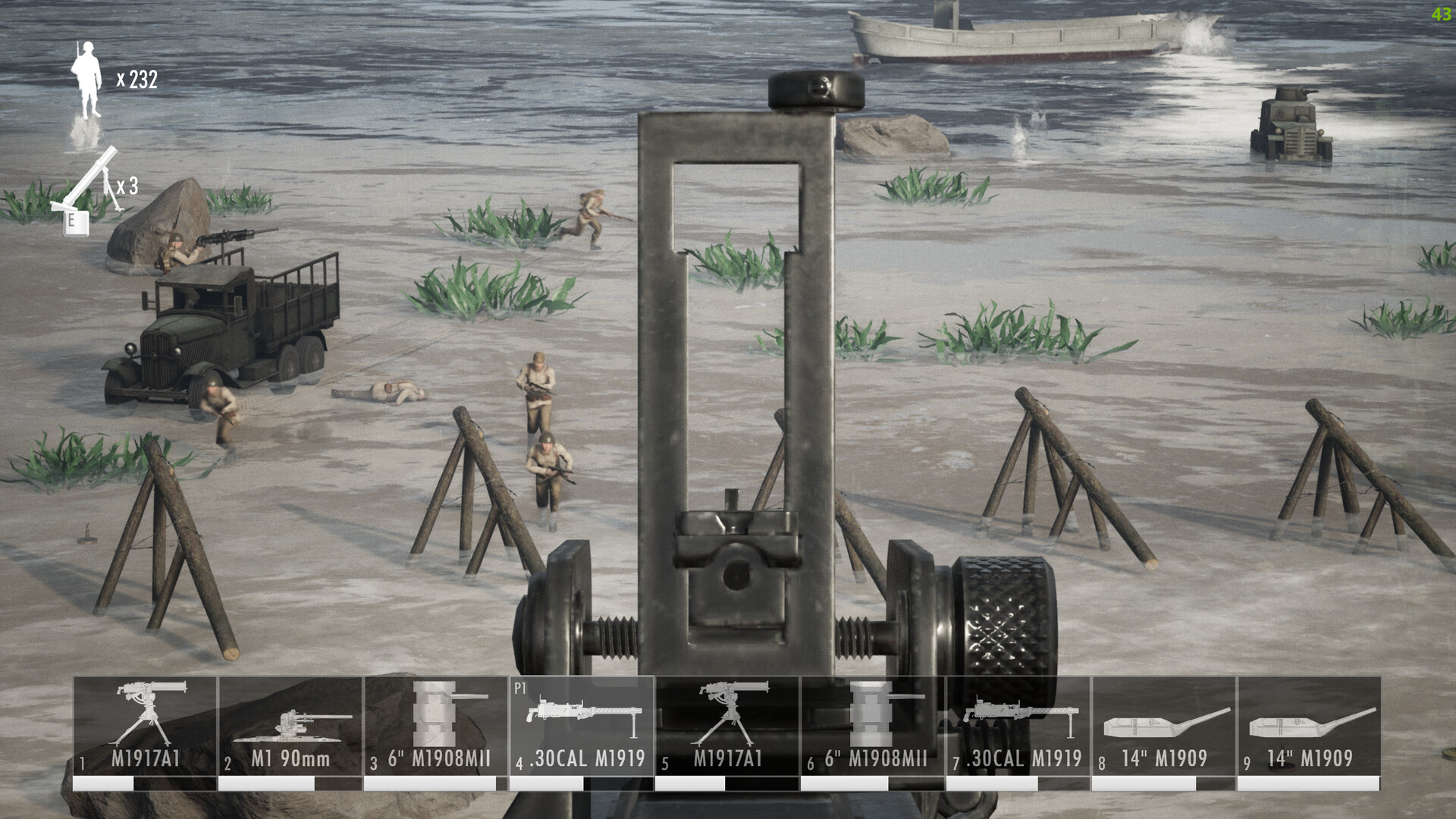
Task: Click the x232 troop counter text
Action: coord(136,80)
